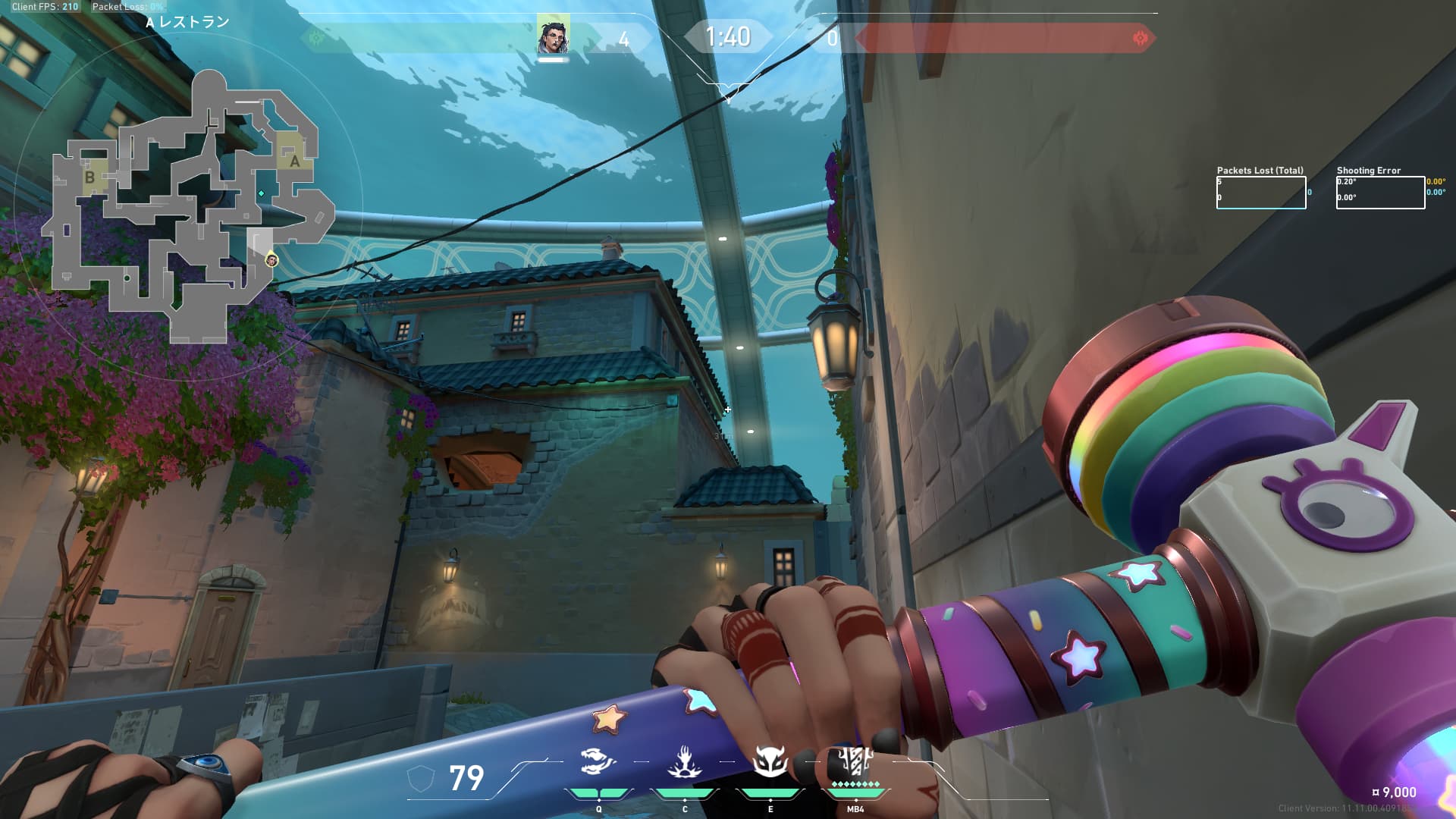Select the B site marker on minimap
The image size is (1456, 819).
(90, 177)
